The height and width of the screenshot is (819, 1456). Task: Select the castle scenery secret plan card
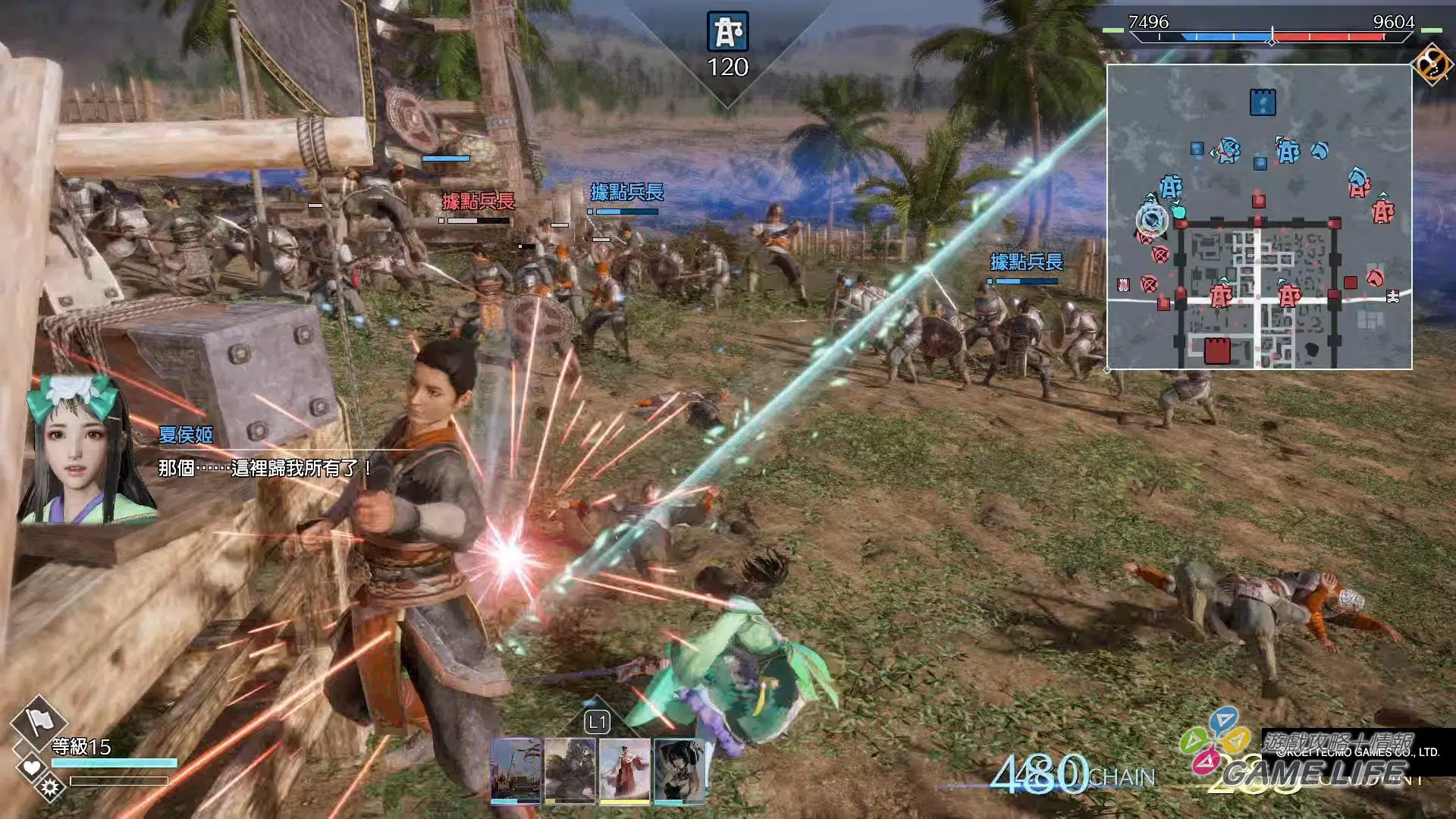(x=516, y=769)
